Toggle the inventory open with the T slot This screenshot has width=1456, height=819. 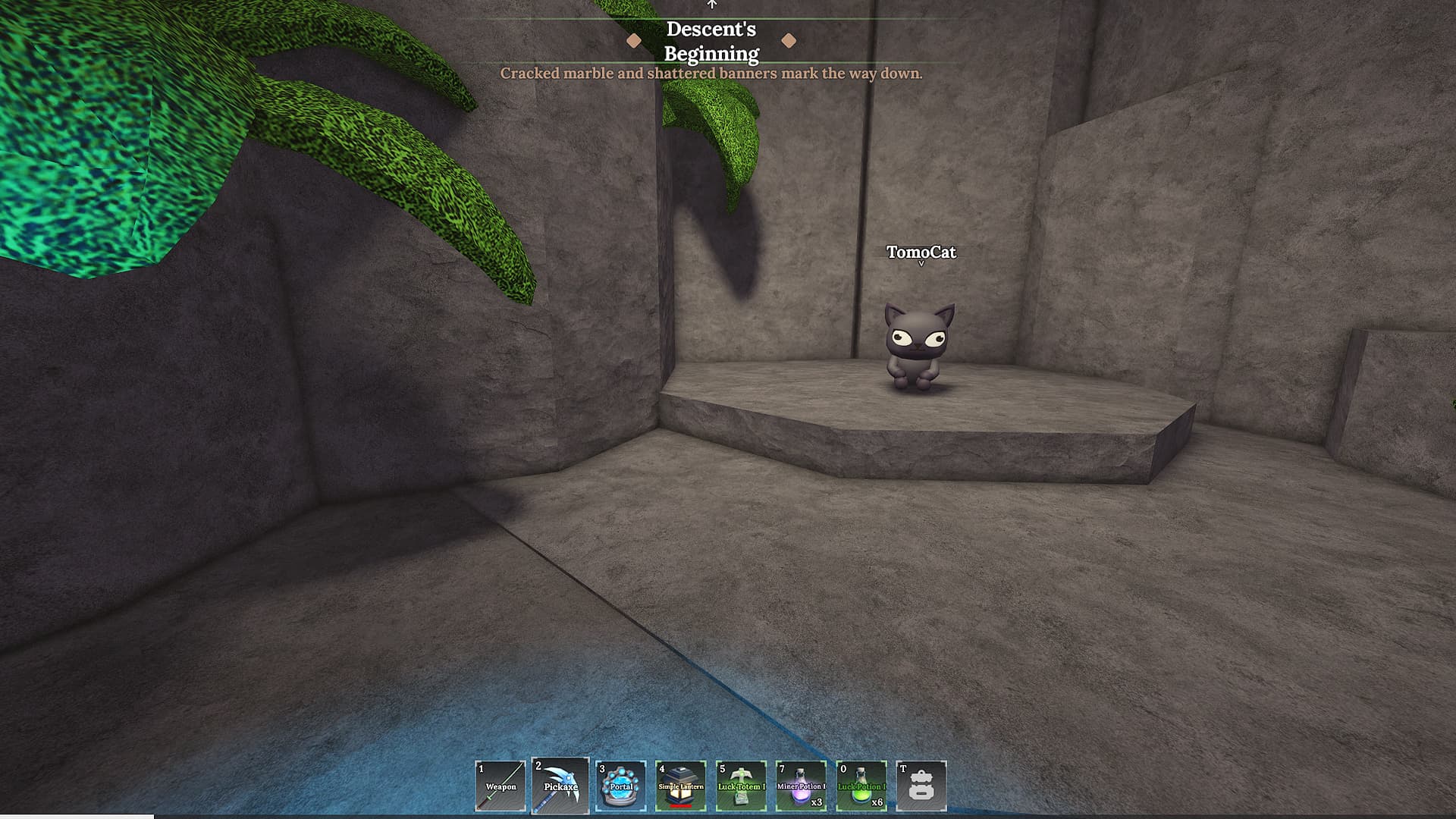pos(922,785)
